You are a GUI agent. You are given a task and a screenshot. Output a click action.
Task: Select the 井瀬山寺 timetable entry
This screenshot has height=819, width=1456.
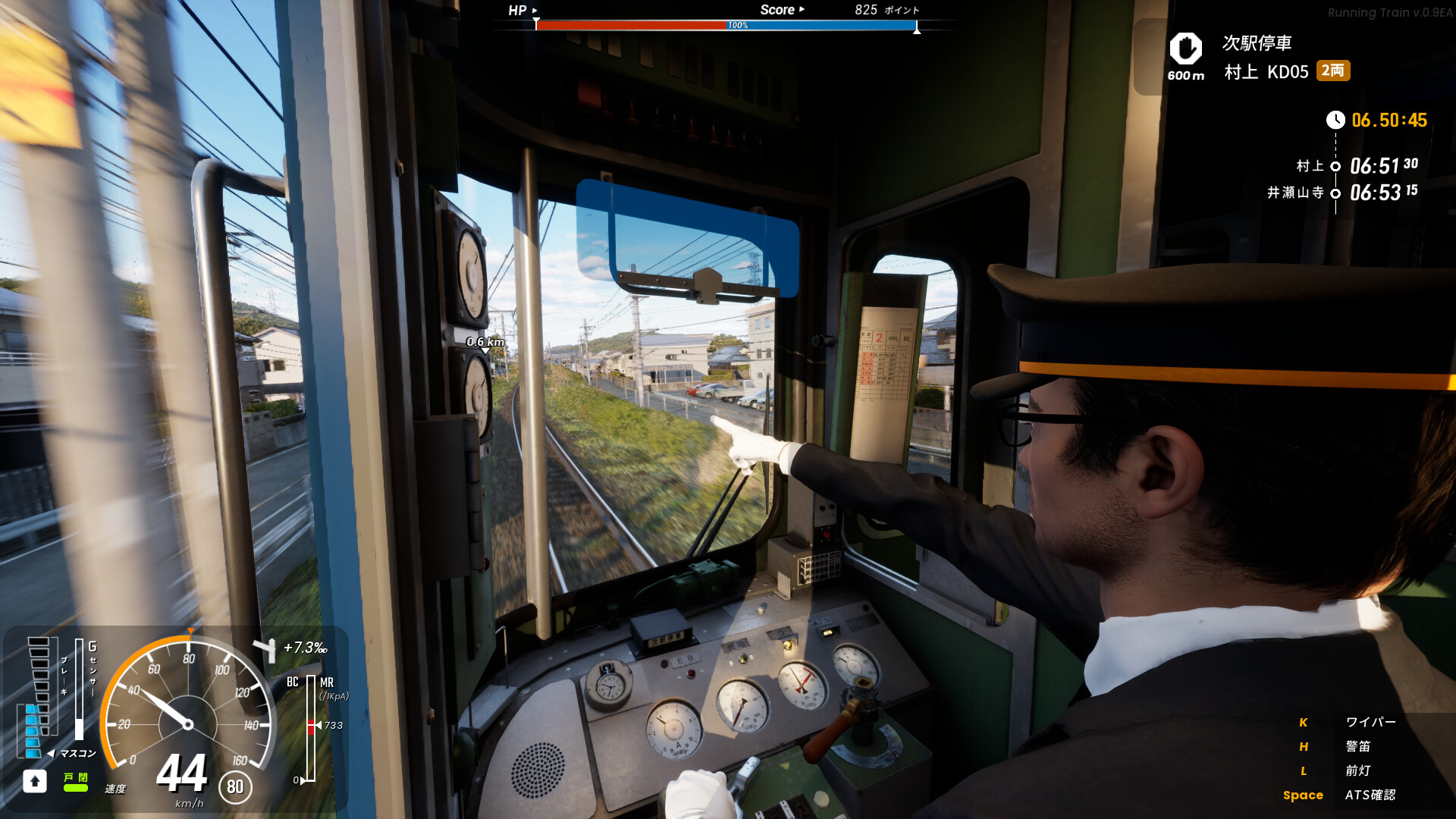[x=1341, y=193]
